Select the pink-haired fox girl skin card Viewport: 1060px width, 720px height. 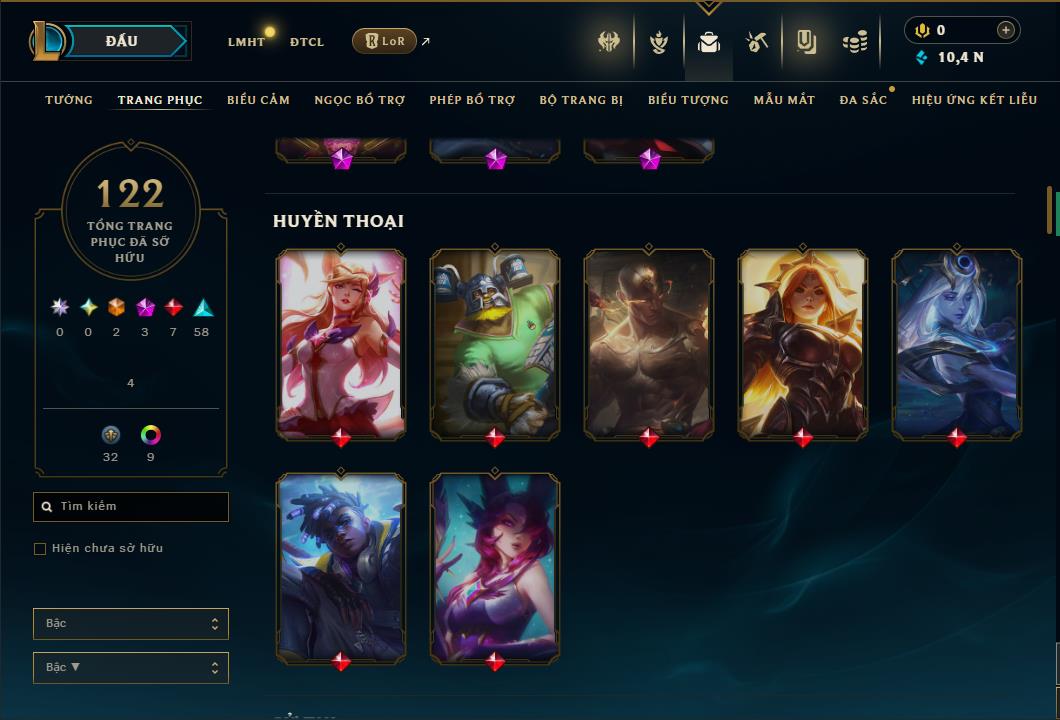pyautogui.click(x=341, y=343)
